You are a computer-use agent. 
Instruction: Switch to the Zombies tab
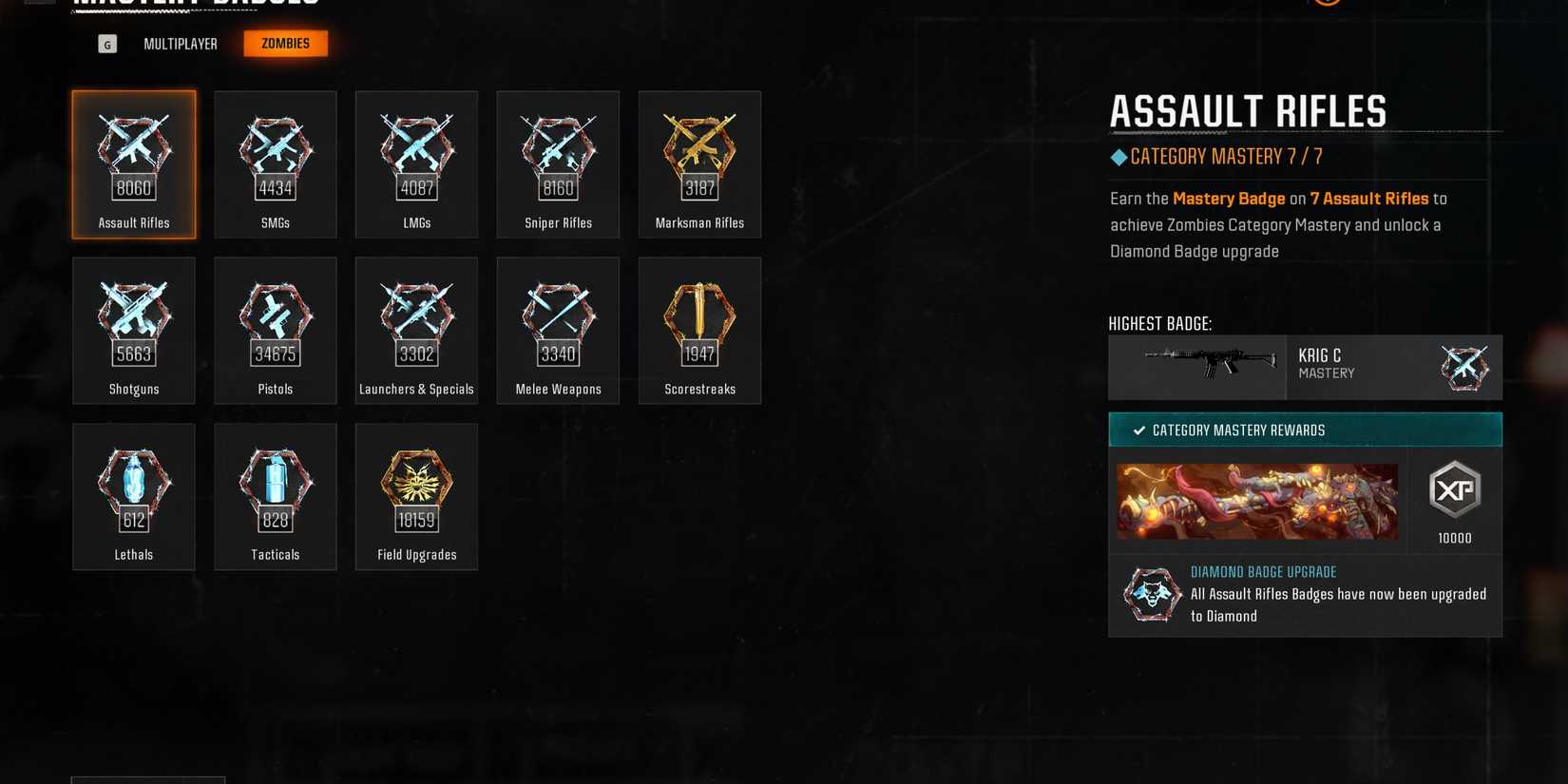[285, 43]
